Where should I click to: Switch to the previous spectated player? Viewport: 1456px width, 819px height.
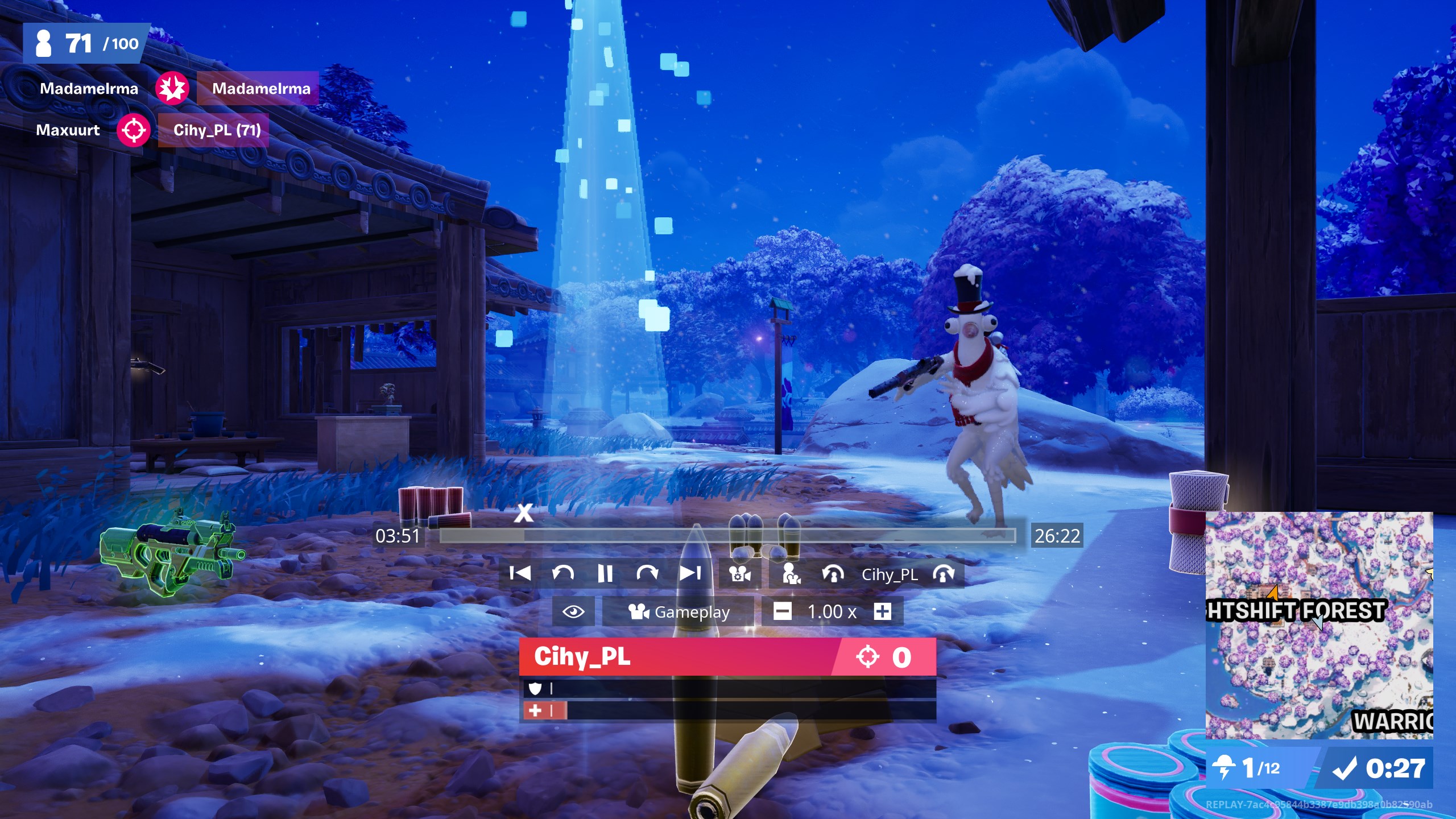tap(833, 574)
